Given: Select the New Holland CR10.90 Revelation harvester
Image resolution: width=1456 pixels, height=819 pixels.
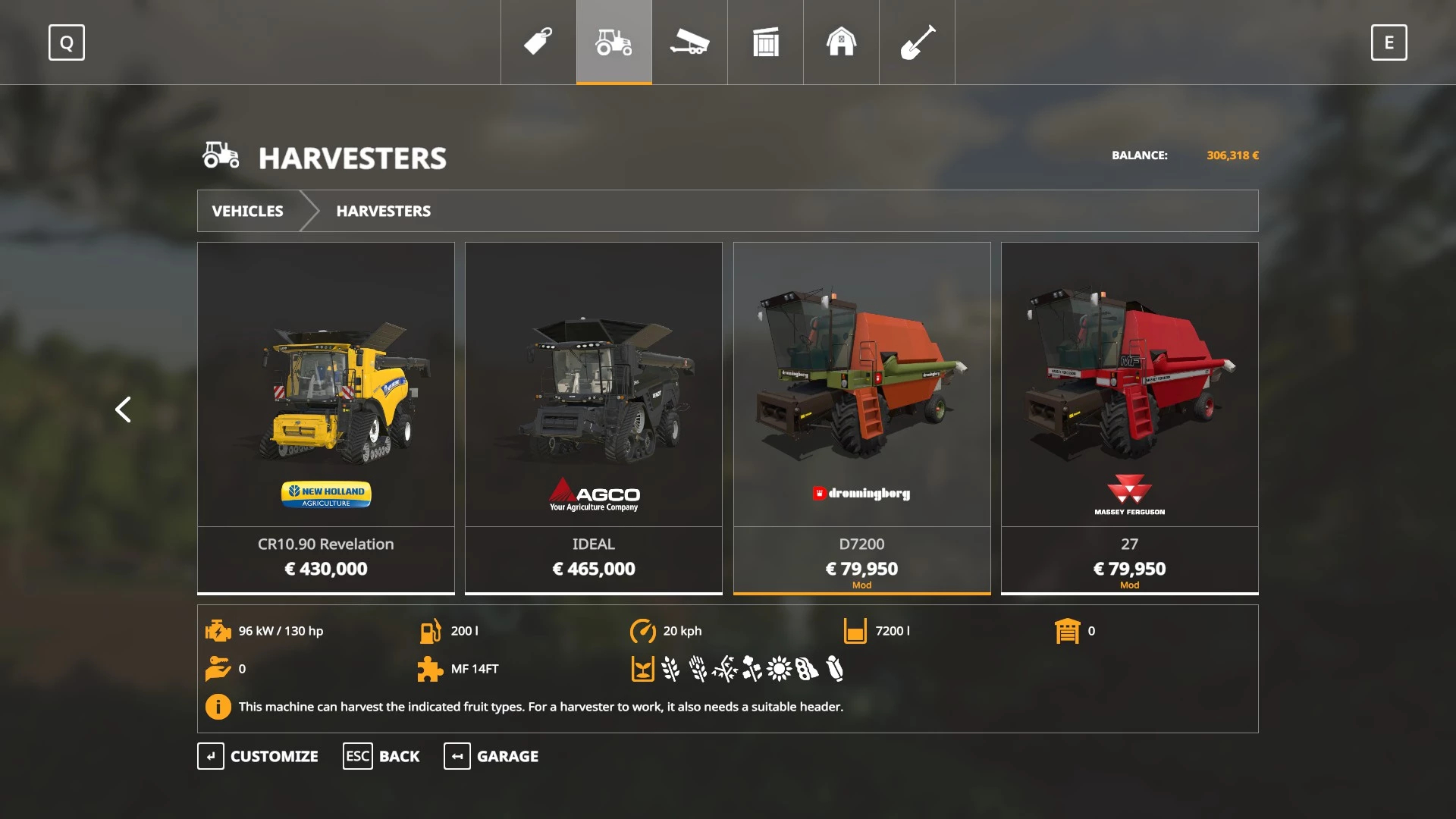Looking at the screenshot, I should (x=326, y=417).
